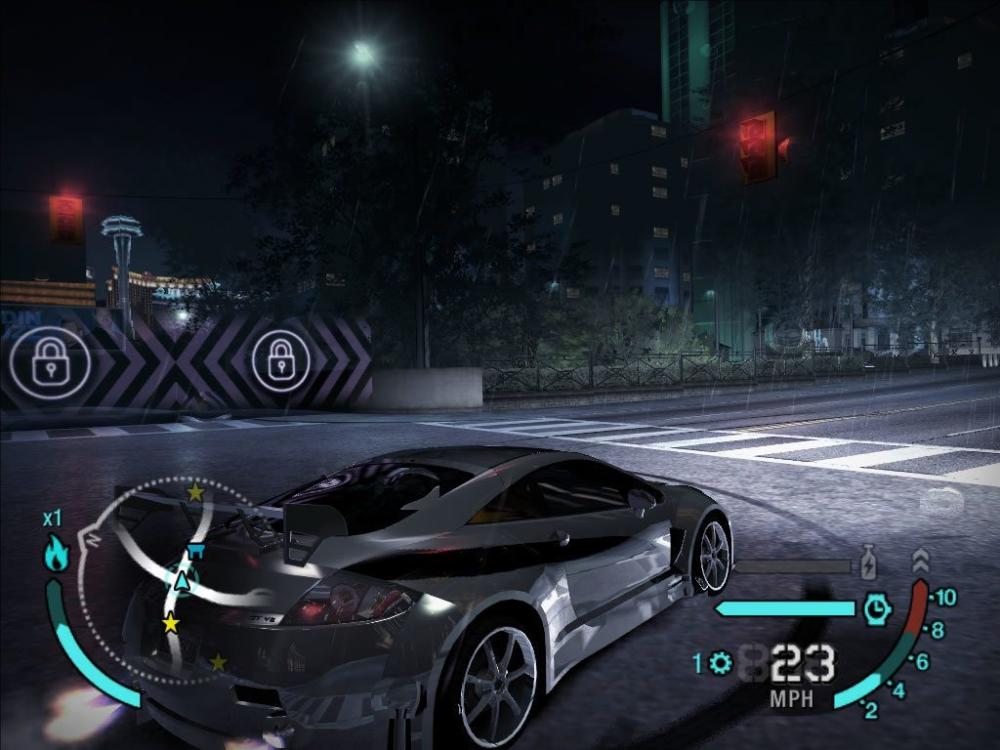Click the blue heat flame icon
Image resolution: width=1000 pixels, height=750 pixels.
57,554
